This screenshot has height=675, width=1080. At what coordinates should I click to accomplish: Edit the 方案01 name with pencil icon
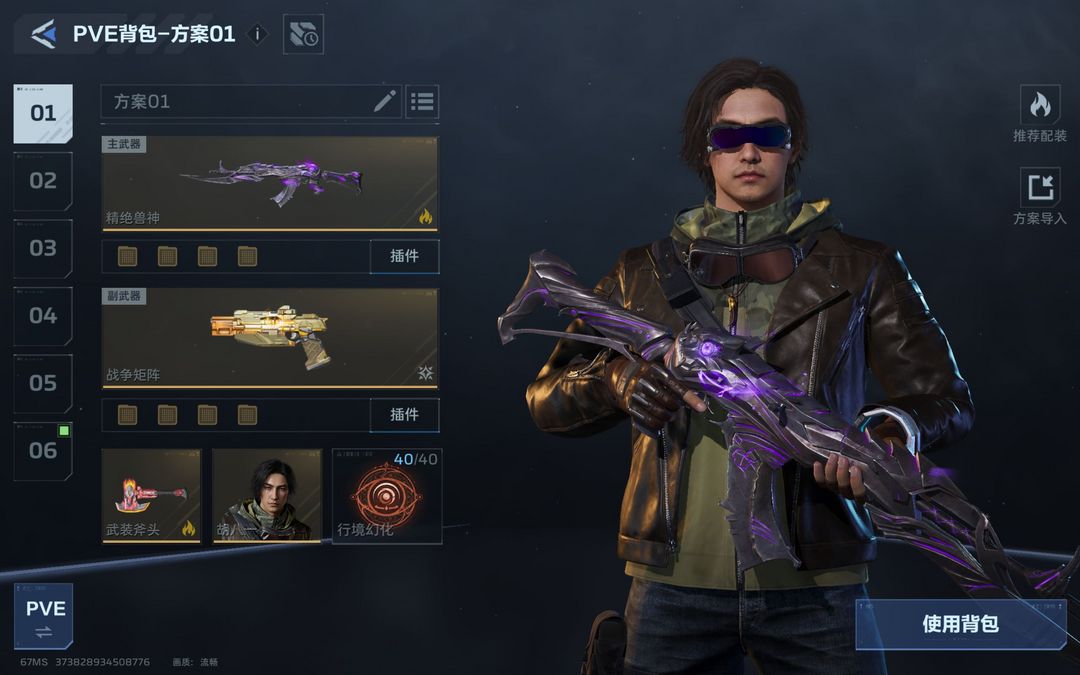pos(385,101)
